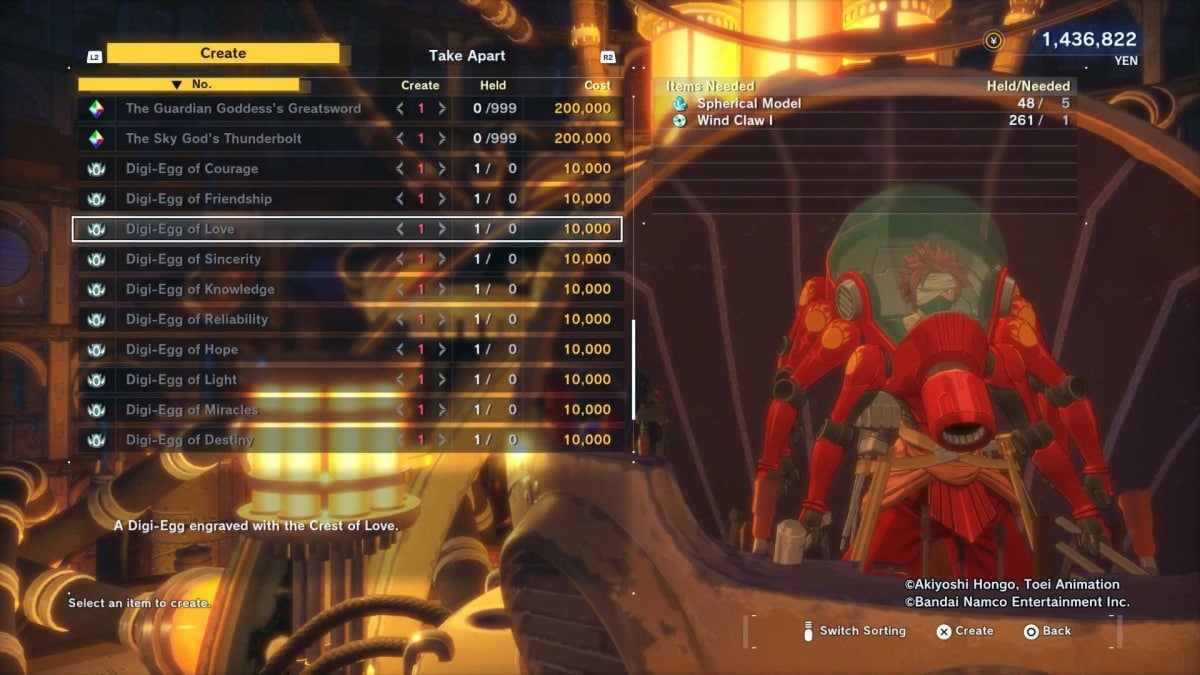The width and height of the screenshot is (1200, 675).
Task: Select the highlighted Digi-Egg of Love
Action: coord(180,229)
